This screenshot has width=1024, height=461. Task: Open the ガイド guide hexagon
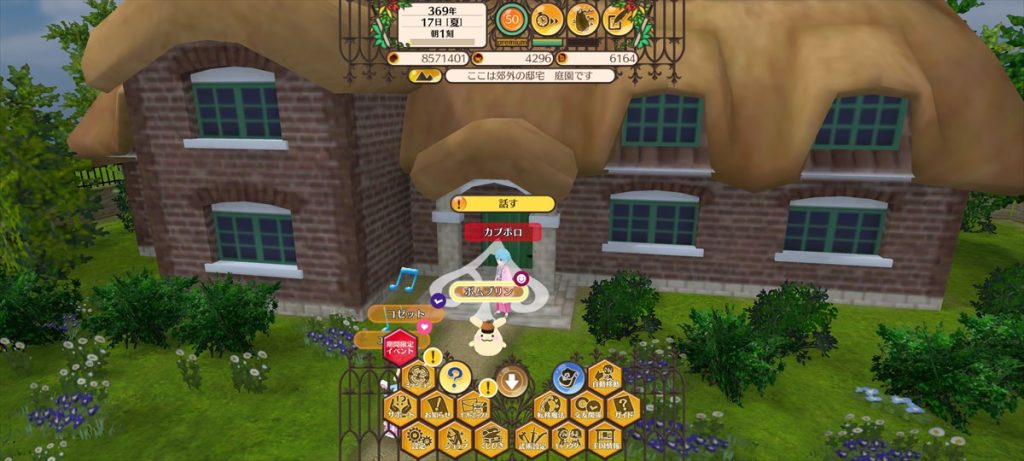[x=622, y=407]
